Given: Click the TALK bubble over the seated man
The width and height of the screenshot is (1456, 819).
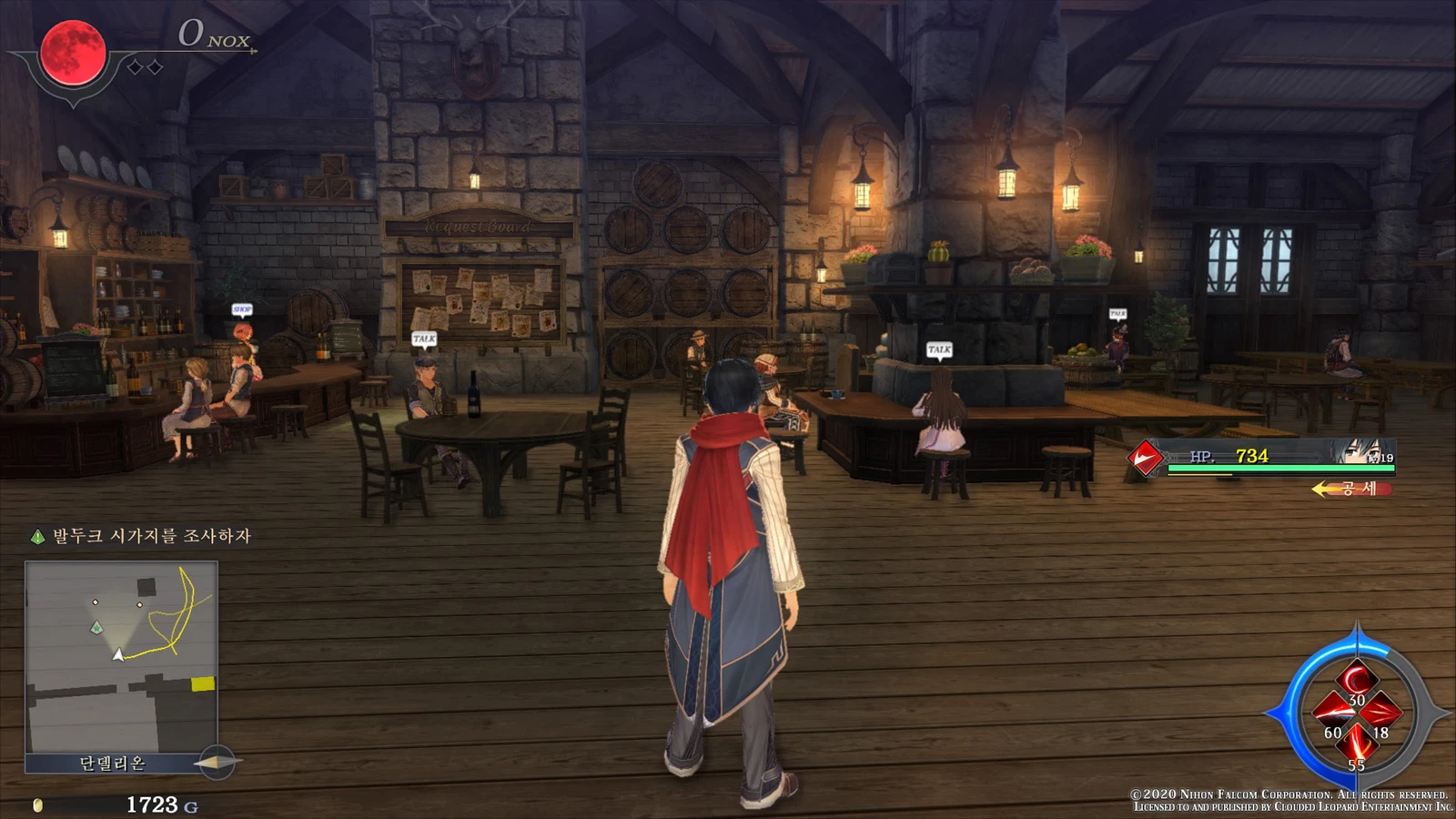Looking at the screenshot, I should pyautogui.click(x=424, y=339).
